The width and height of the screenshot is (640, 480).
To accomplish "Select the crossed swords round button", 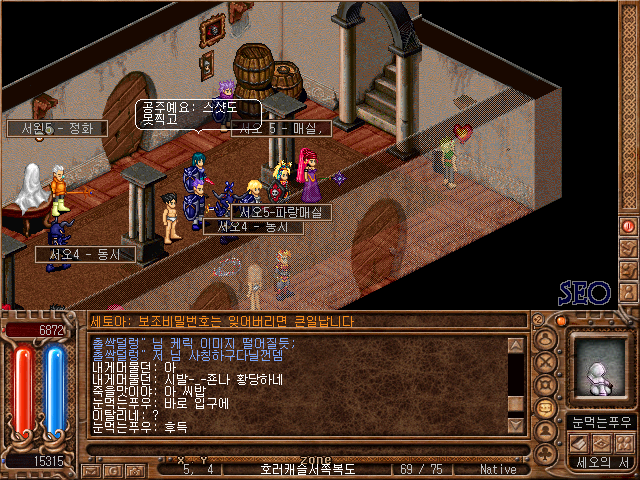I will (547, 362).
